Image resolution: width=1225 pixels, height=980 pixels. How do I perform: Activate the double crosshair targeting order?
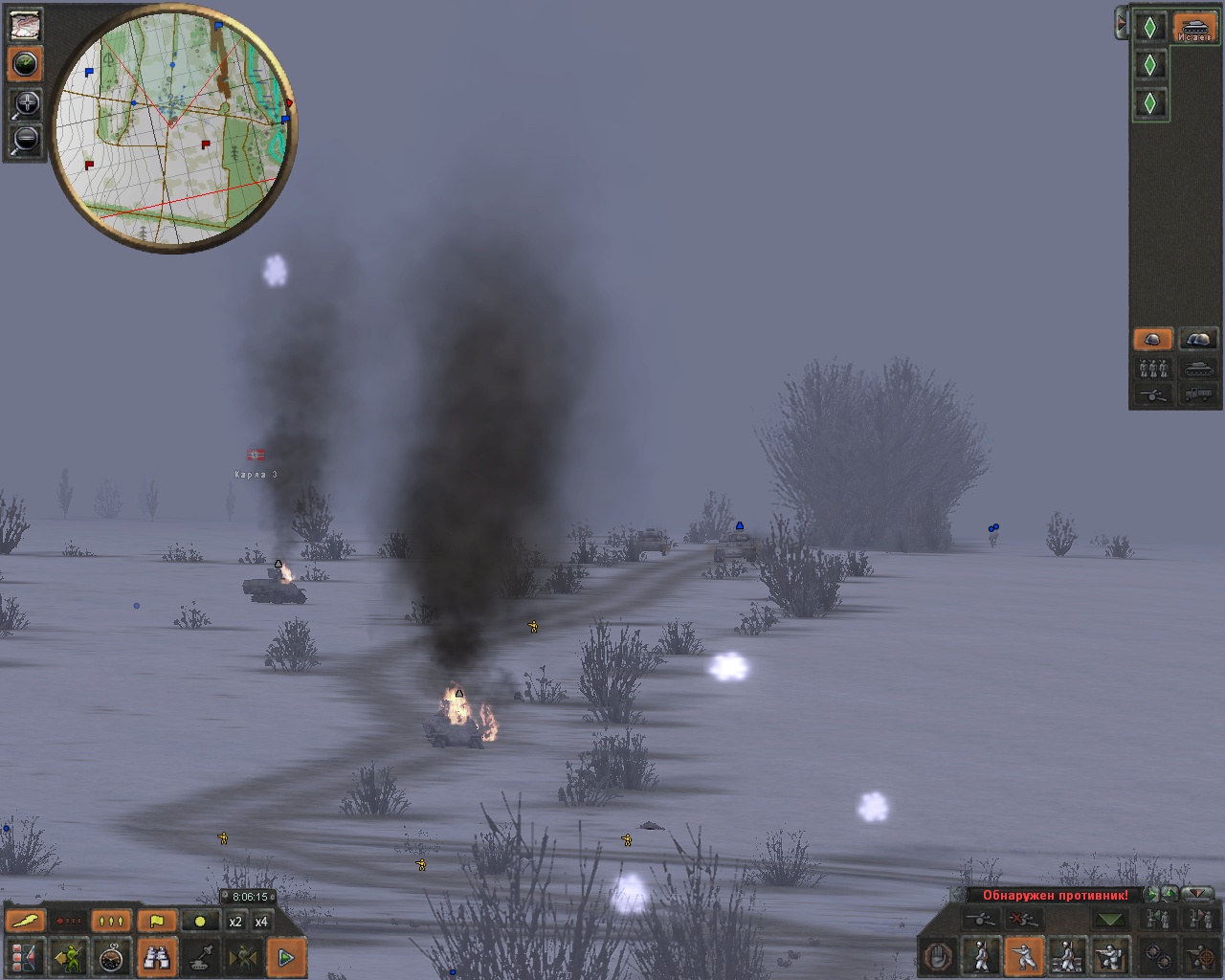click(x=1158, y=956)
